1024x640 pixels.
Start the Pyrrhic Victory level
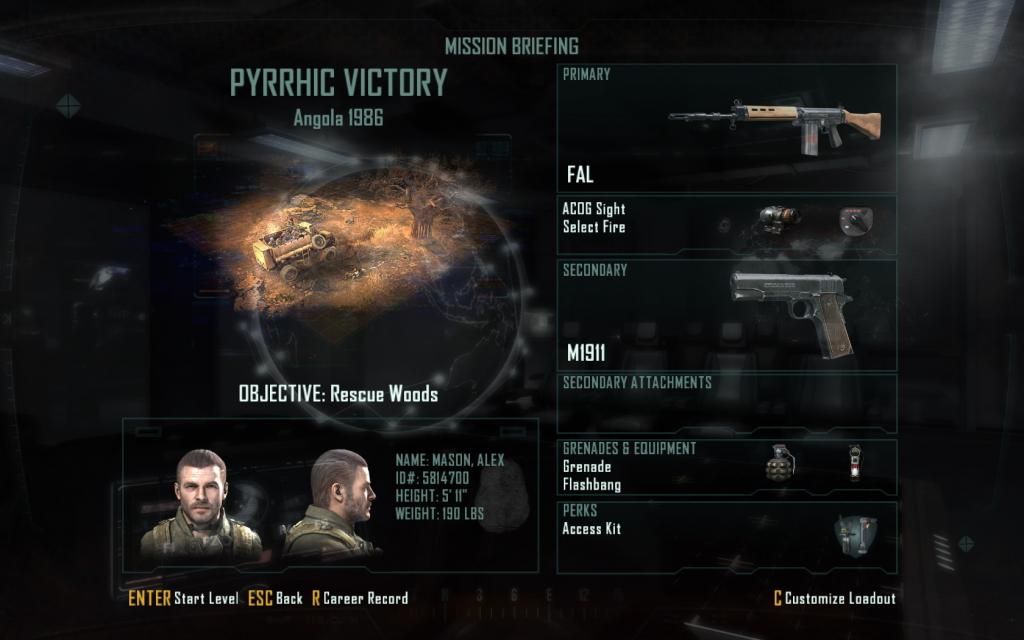[184, 598]
